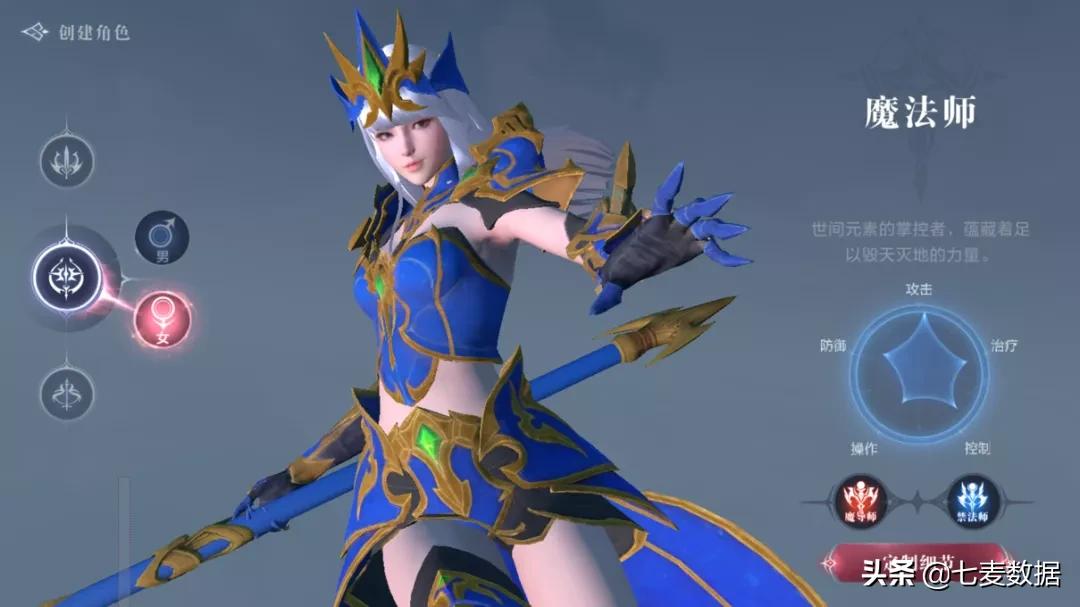Viewport: 1080px width, 607px height.
Task: Select the blue 禁法师 specialization icon
Action: pos(973,500)
